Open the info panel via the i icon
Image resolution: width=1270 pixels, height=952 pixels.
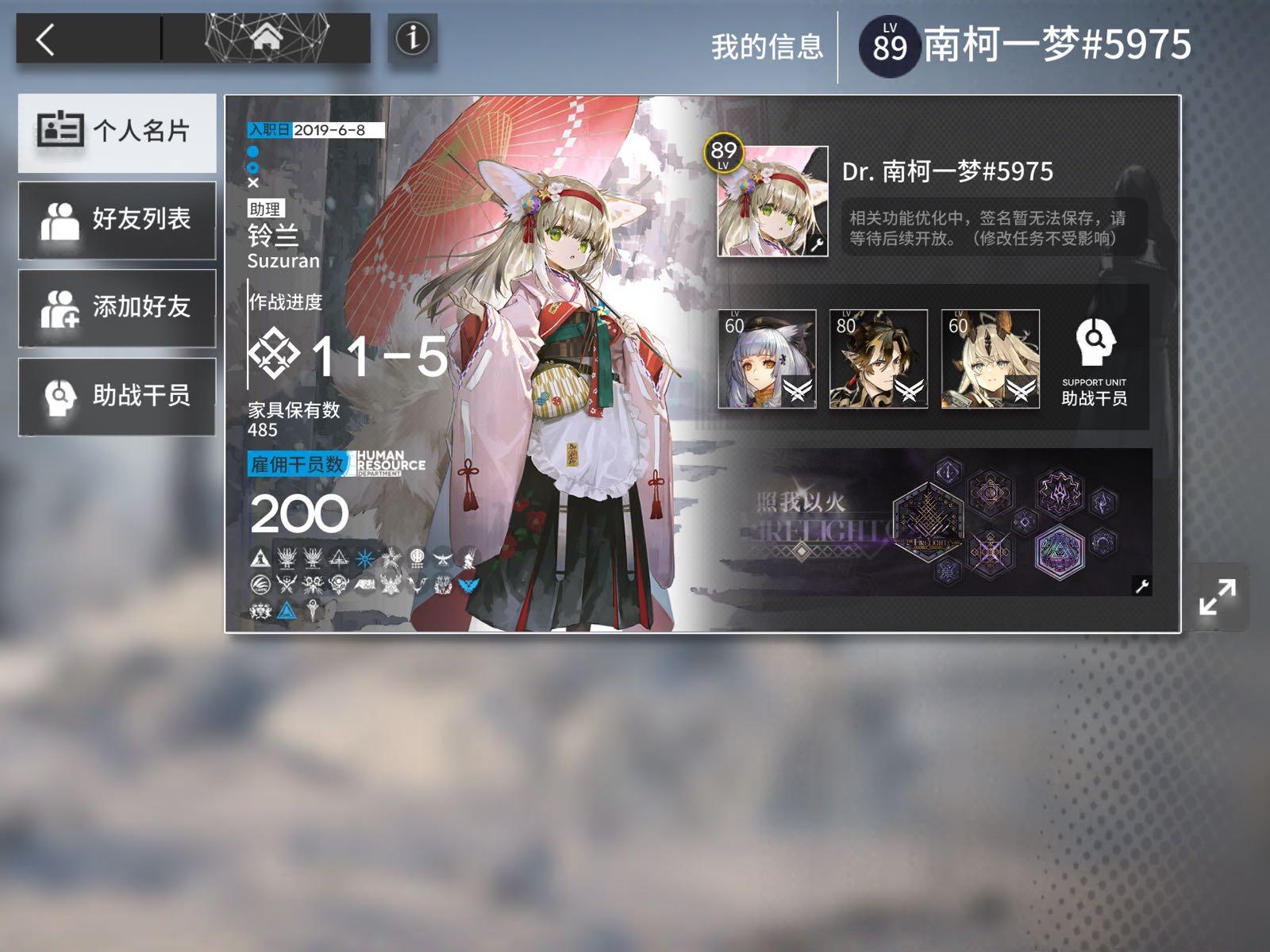(x=413, y=36)
